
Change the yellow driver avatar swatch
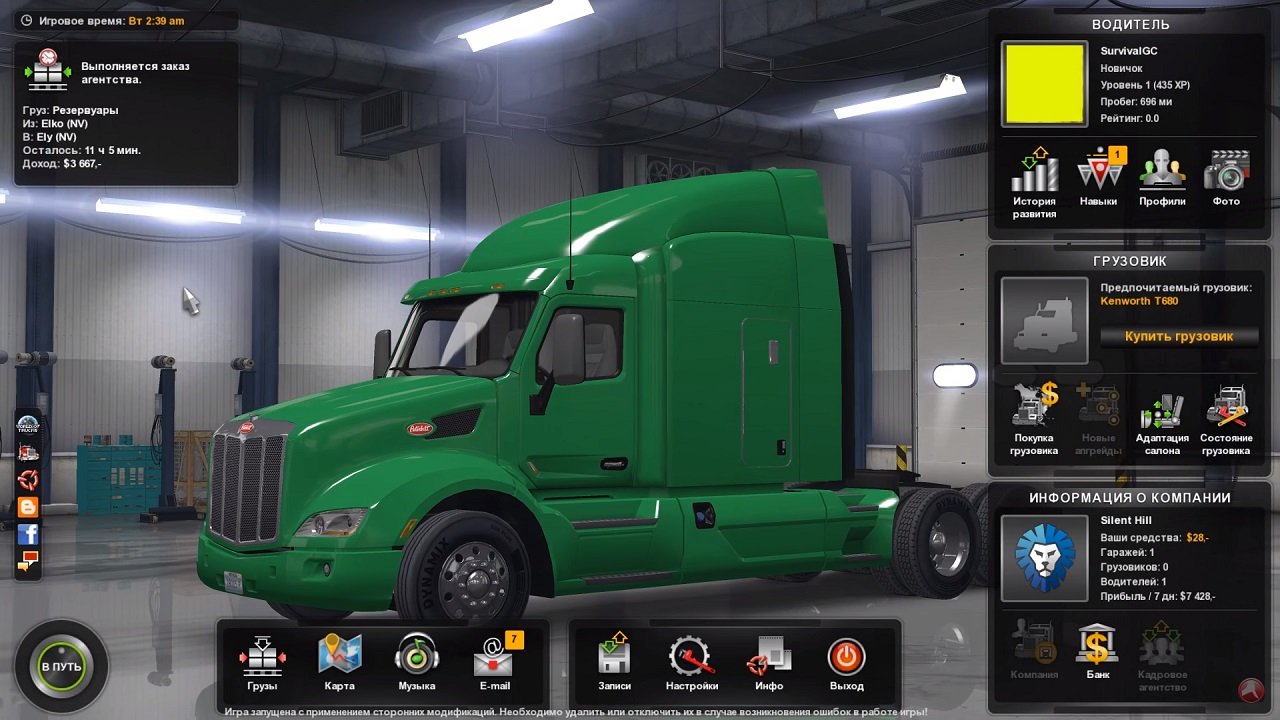[x=1044, y=83]
